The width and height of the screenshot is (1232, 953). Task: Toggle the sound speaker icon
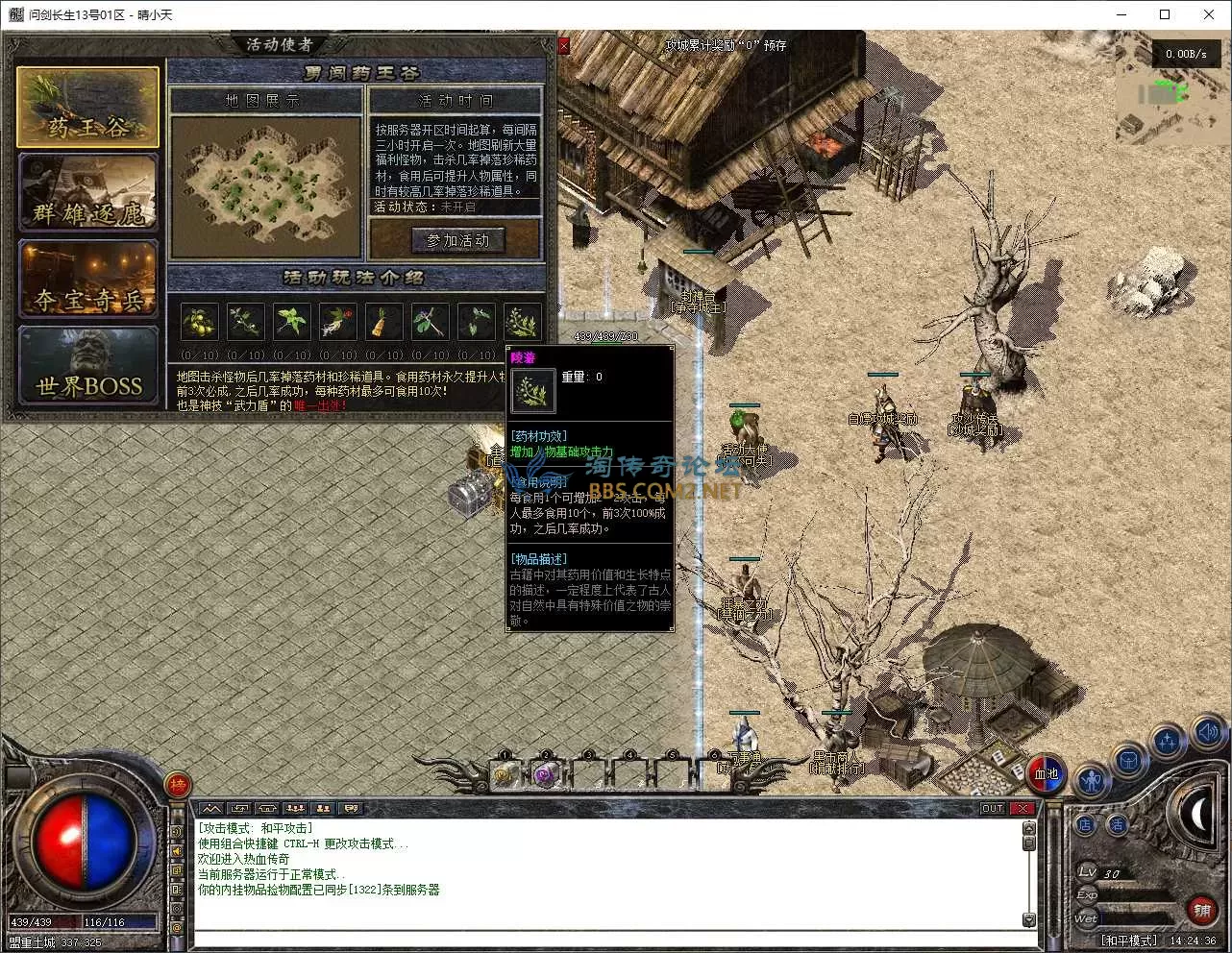[1207, 733]
